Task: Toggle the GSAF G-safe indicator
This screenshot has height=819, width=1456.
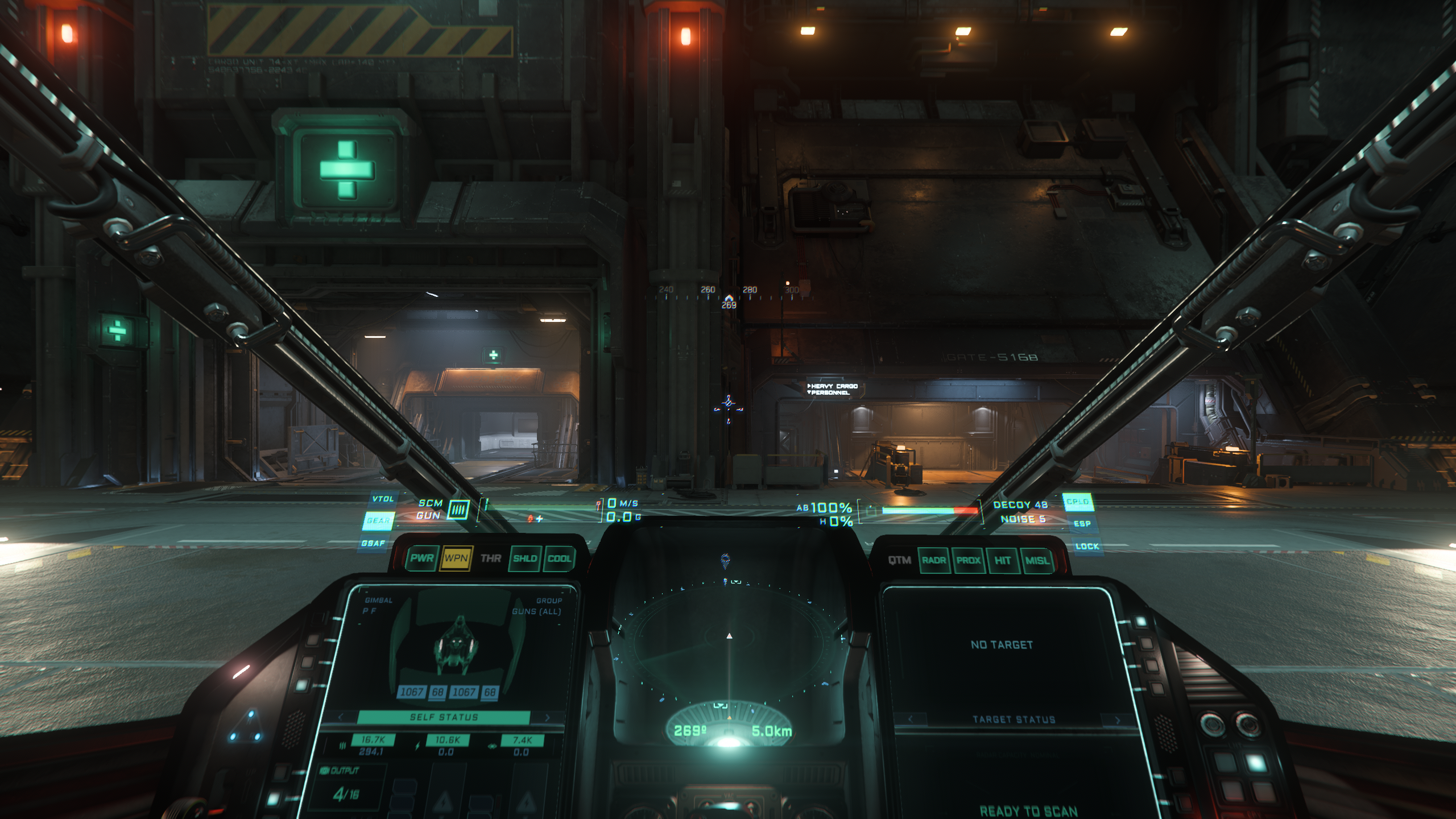Action: click(373, 543)
